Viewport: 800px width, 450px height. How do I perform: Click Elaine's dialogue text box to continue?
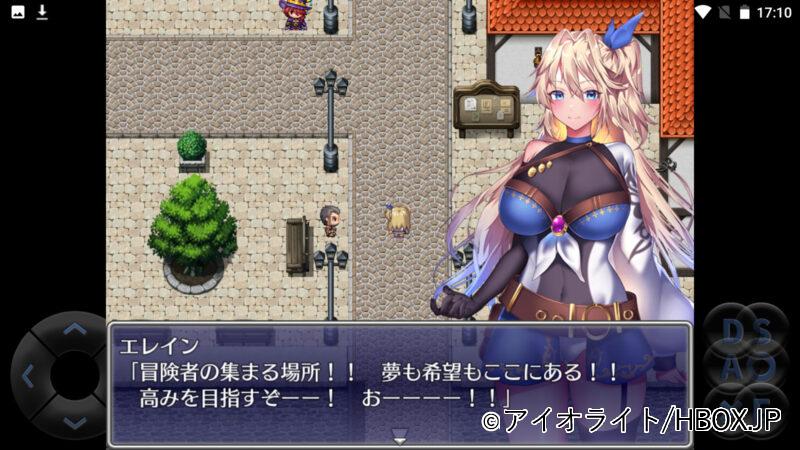click(x=399, y=382)
